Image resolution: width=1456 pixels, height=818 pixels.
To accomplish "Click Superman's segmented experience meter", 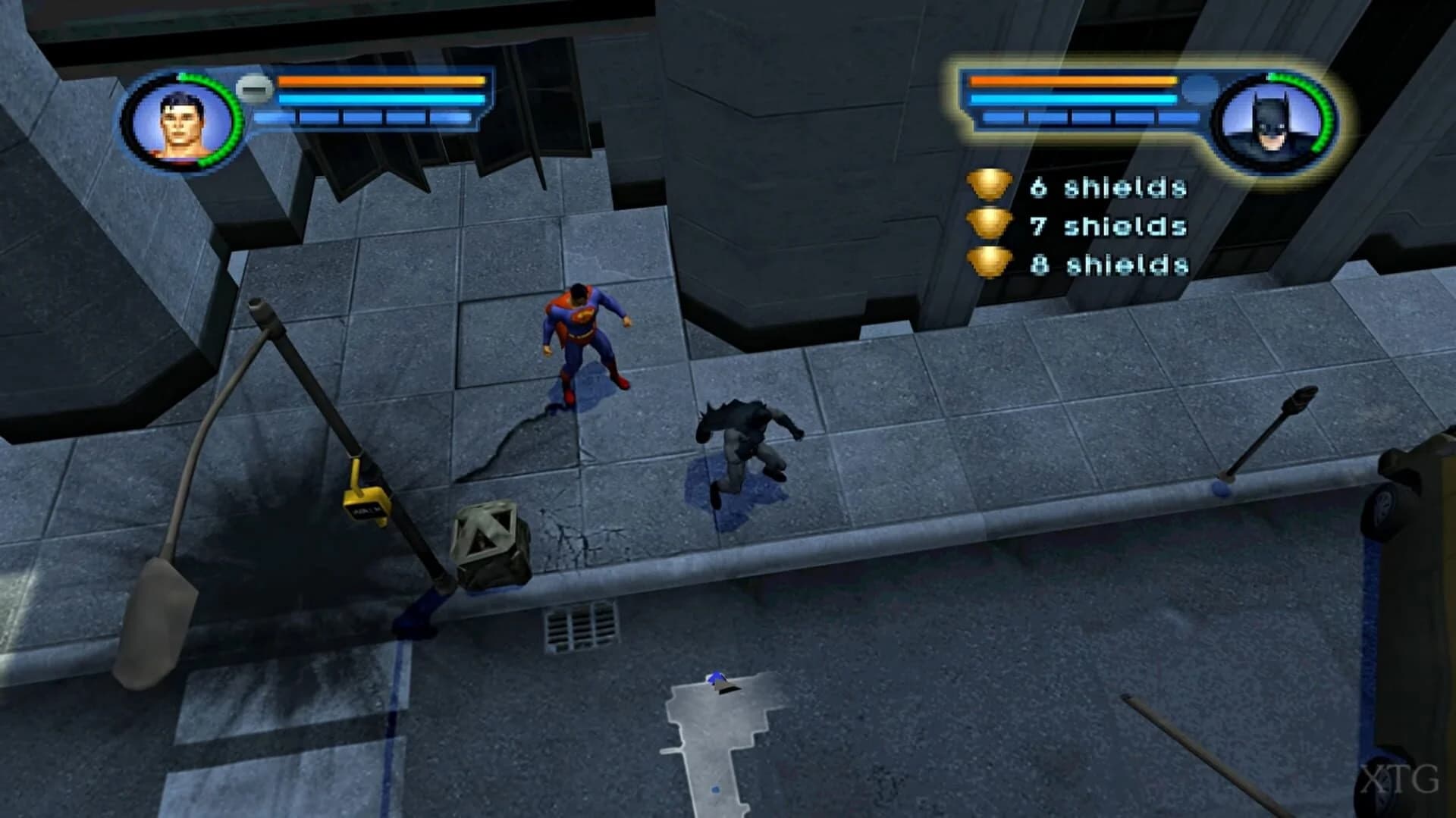I will [x=364, y=116].
